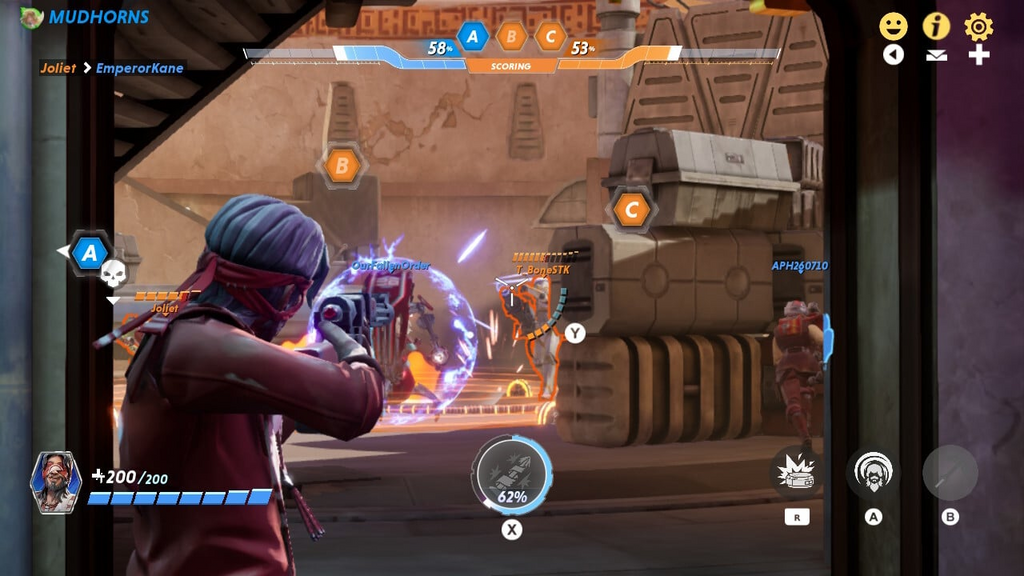Viewport: 1024px width, 576px height.
Task: Open the yellow info panel icon
Action: (936, 26)
